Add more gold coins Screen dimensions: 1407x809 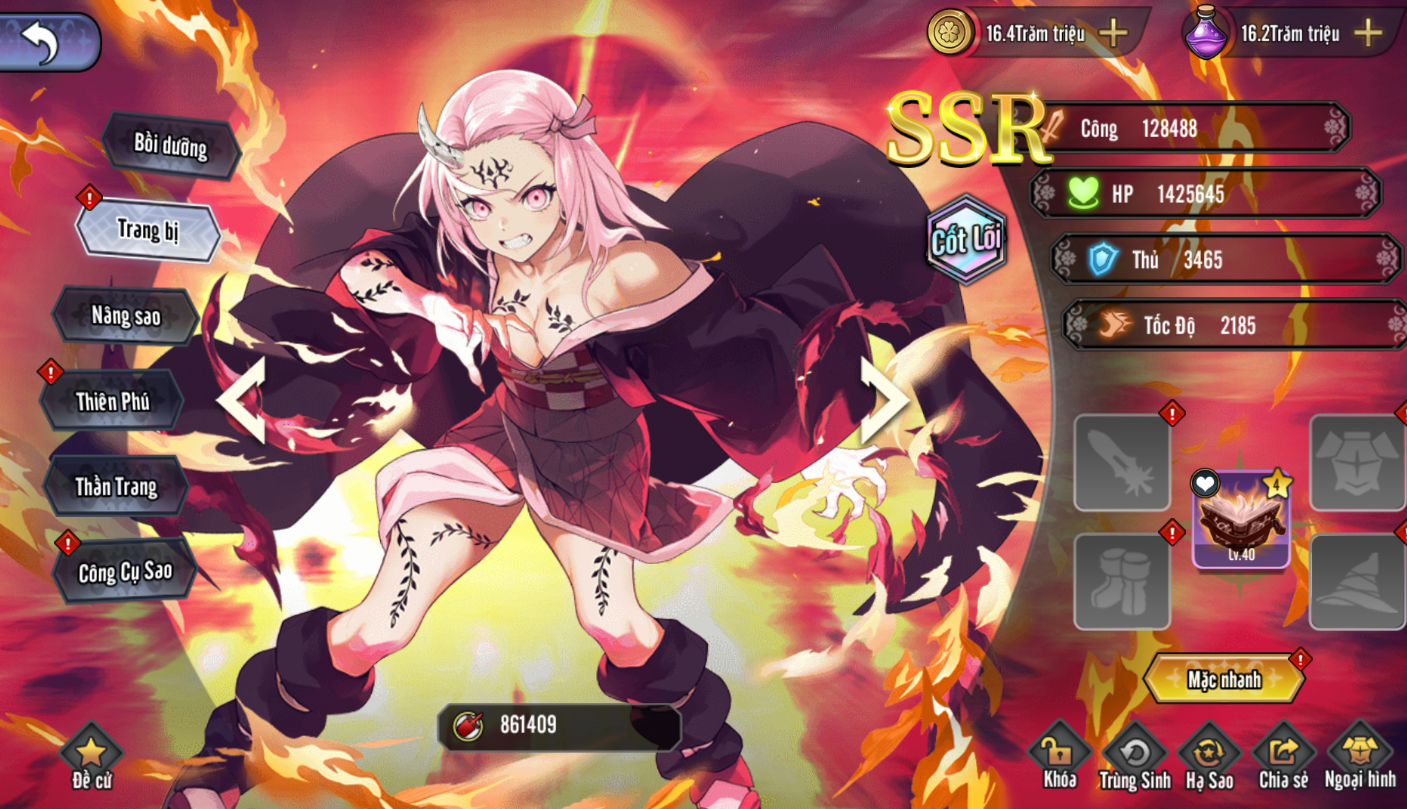click(1113, 33)
